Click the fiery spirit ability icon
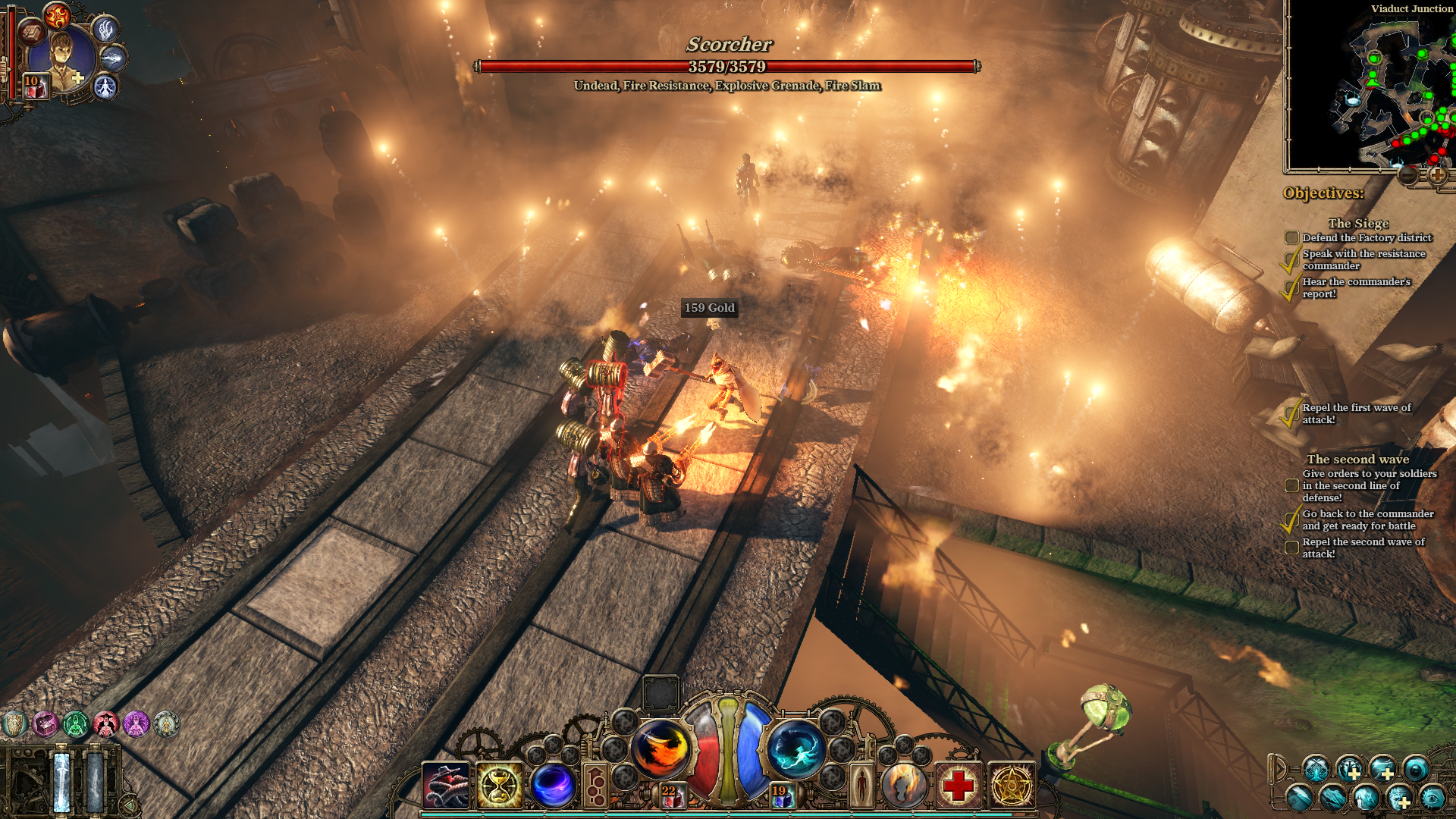This screenshot has height=819, width=1456. pos(904,783)
